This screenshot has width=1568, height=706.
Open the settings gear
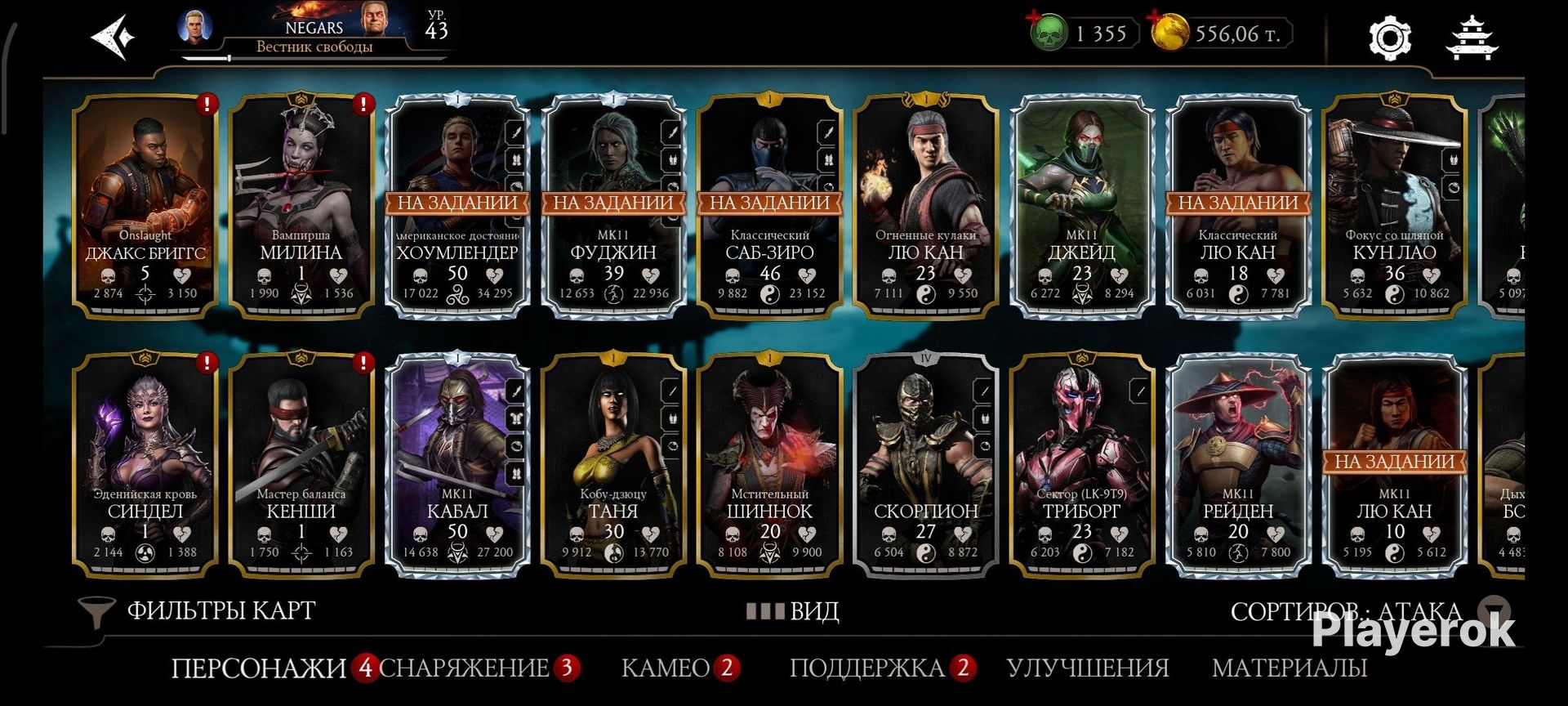[x=1389, y=38]
